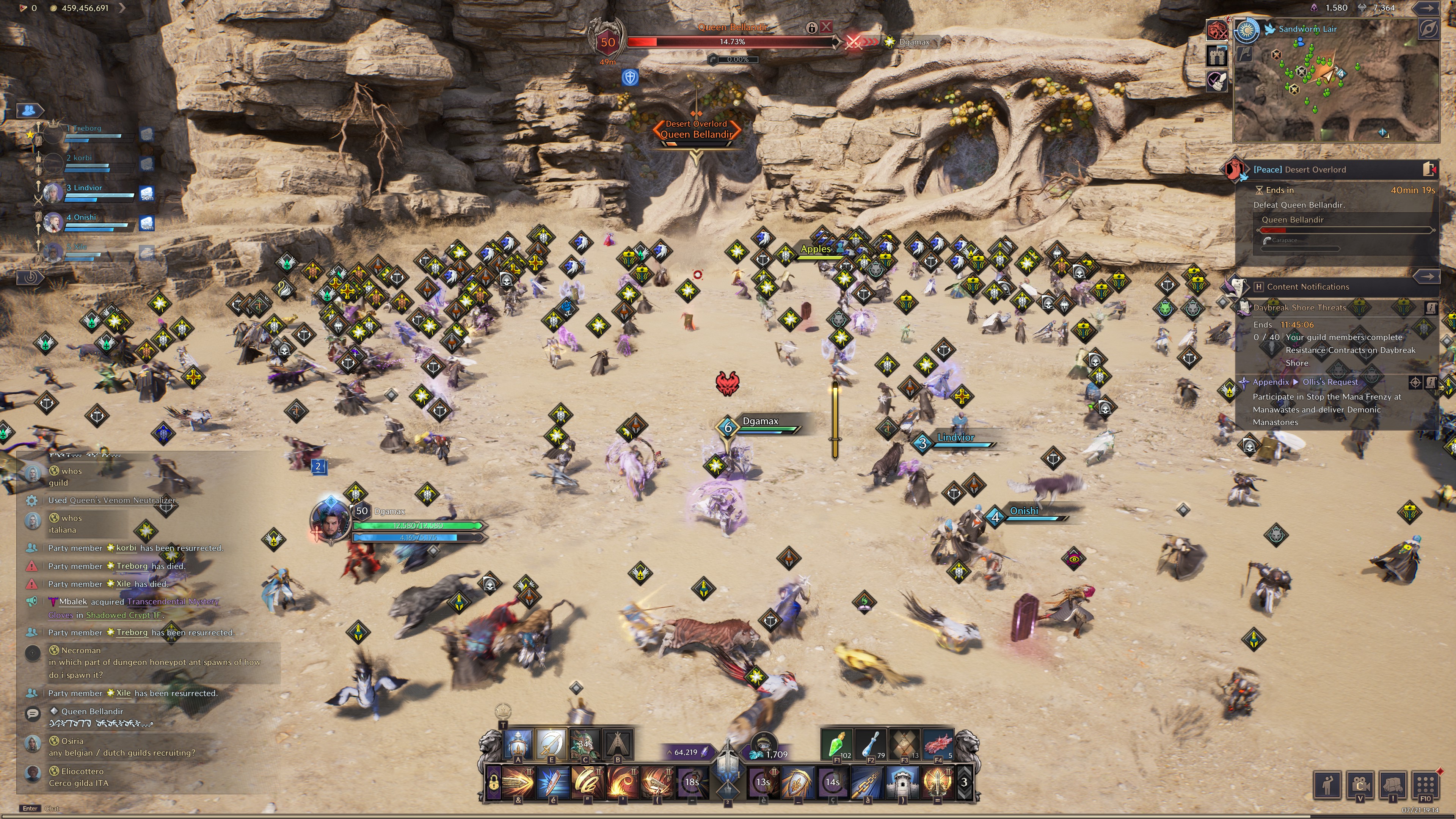Activate the tent camp ability
The height and width of the screenshot is (819, 1456).
[618, 744]
